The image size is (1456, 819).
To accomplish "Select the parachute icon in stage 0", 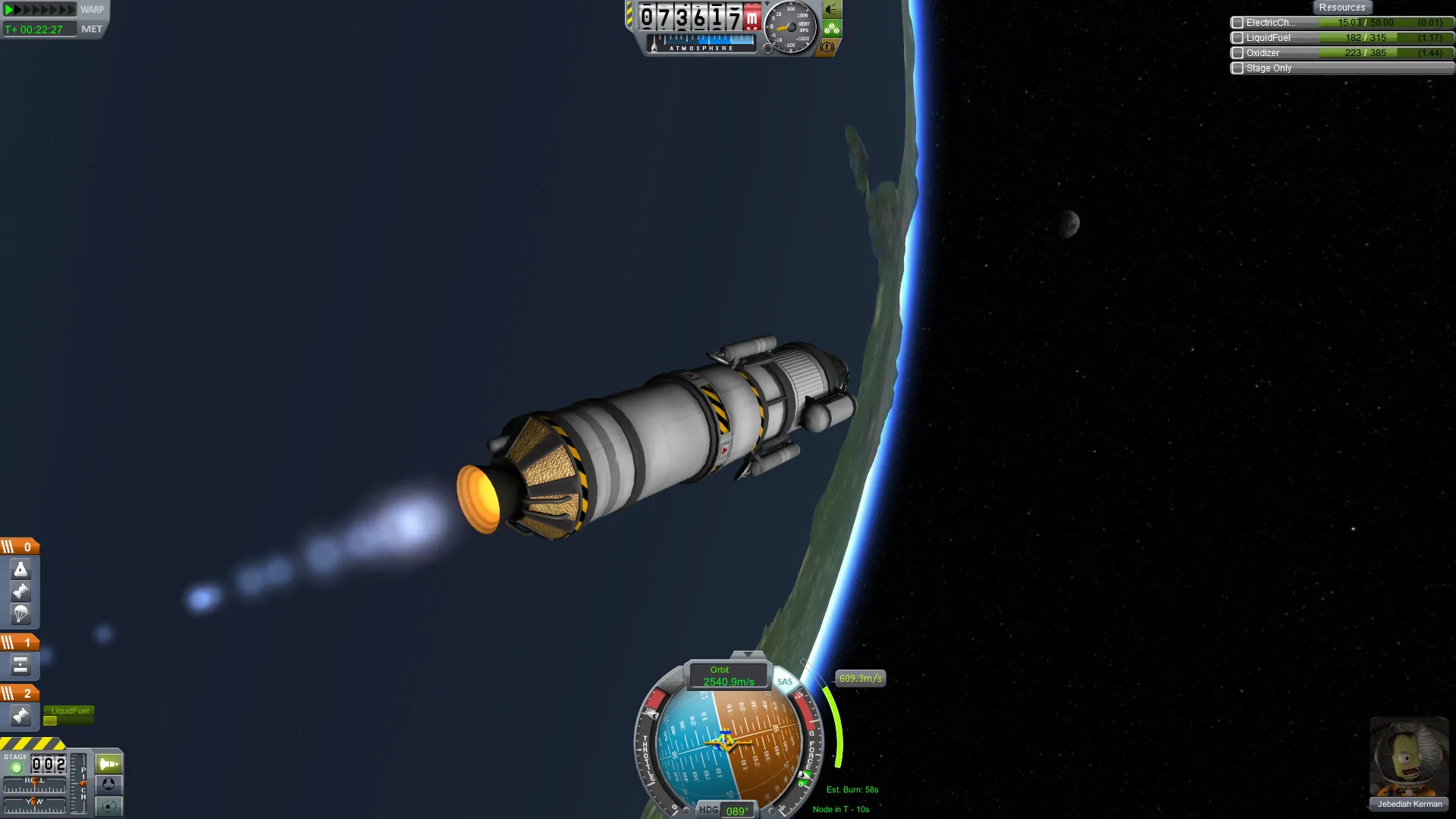I will click(20, 614).
